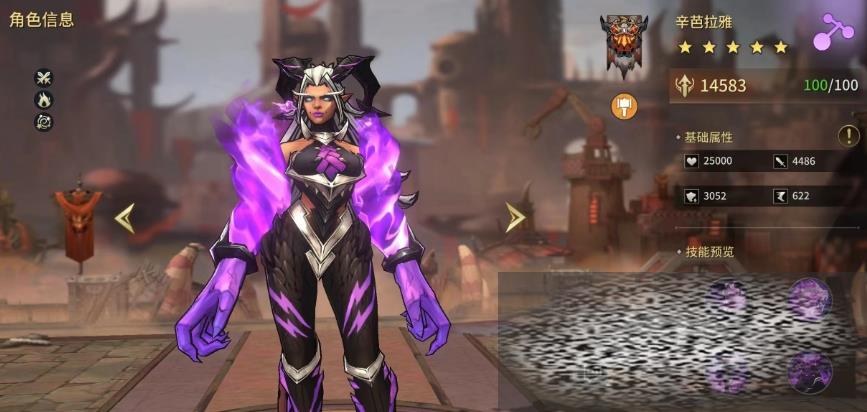Click the orange hammer icon
This screenshot has height=412, width=867.
(x=623, y=104)
